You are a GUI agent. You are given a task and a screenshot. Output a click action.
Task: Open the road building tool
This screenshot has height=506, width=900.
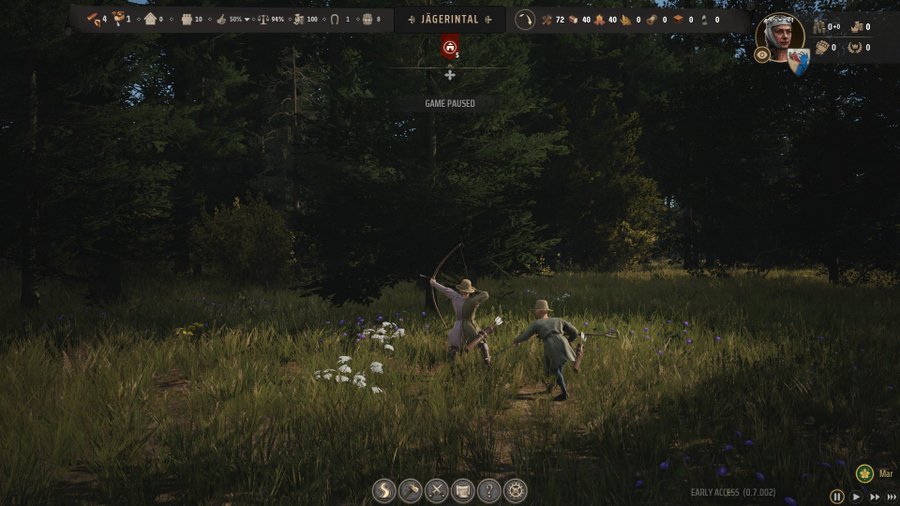(384, 491)
